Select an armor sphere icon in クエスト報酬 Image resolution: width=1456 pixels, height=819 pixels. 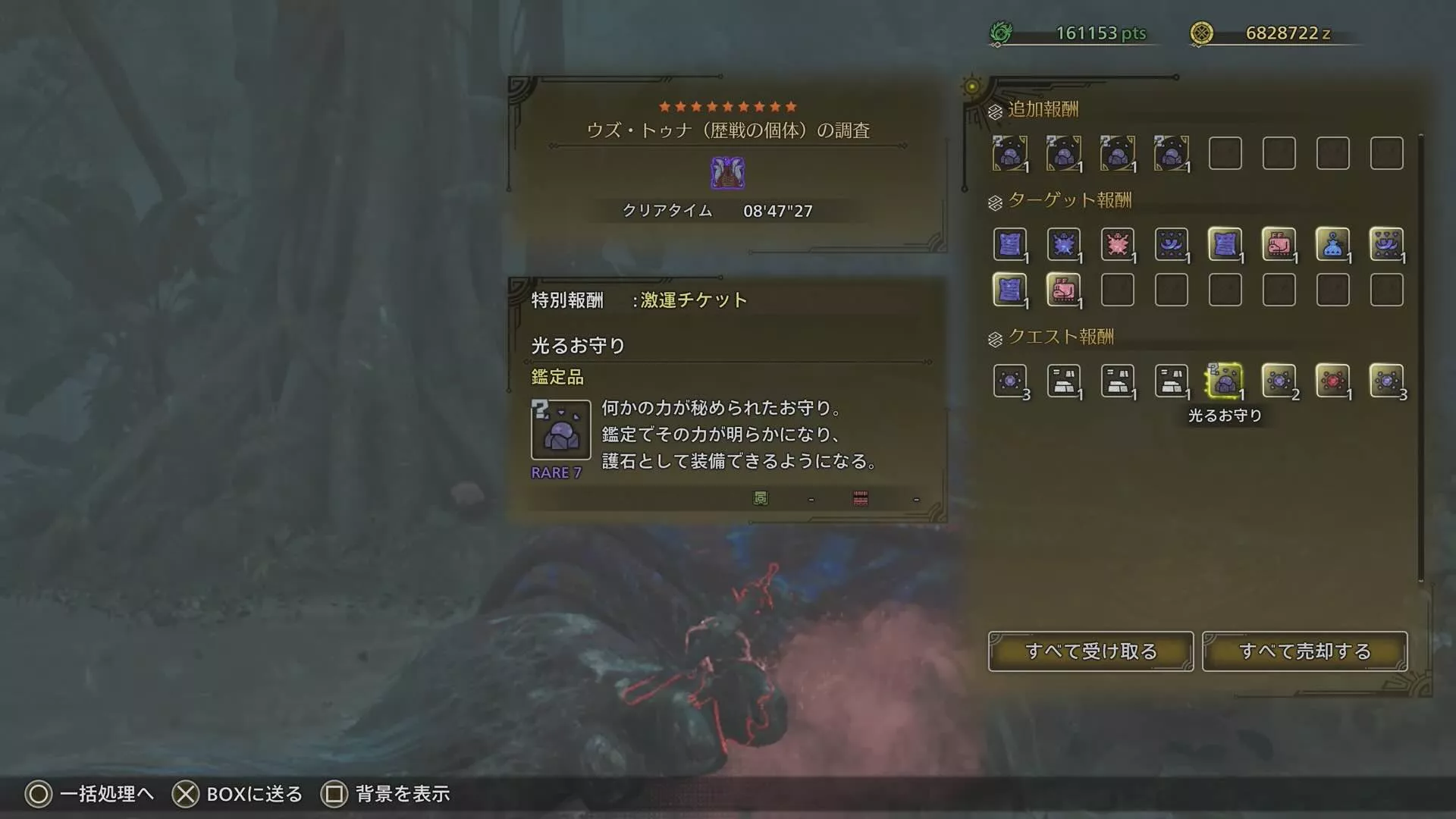(1117, 381)
